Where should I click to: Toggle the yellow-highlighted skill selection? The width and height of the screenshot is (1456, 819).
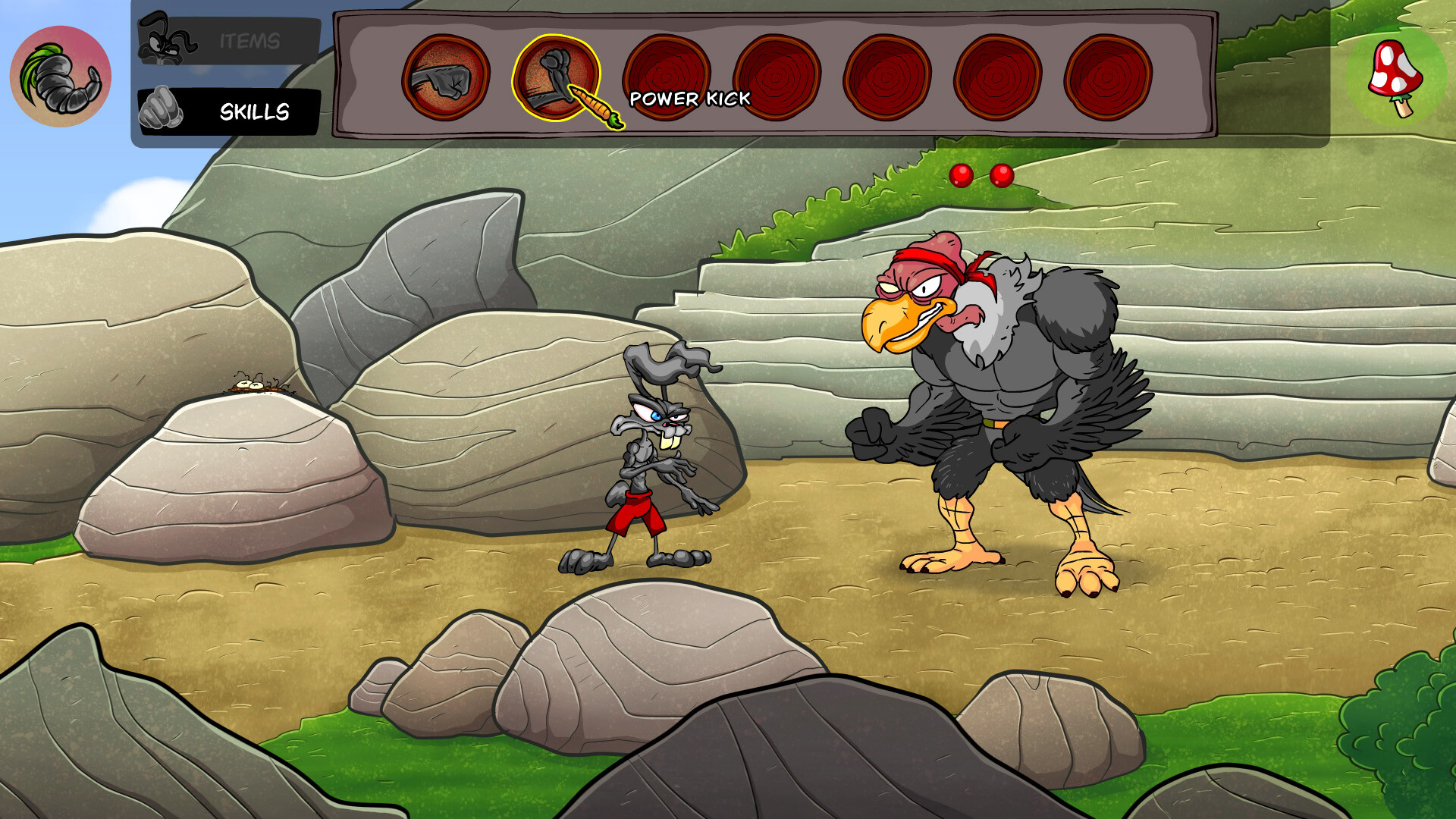557,76
